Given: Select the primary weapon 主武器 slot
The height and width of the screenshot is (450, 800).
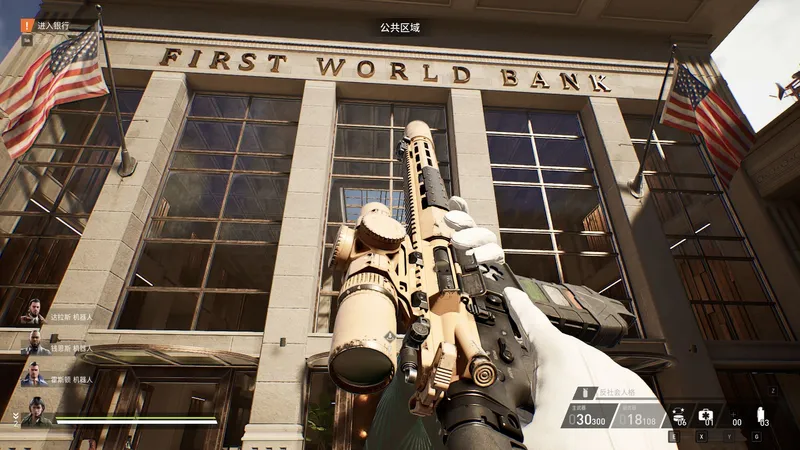Looking at the screenshot, I should tap(590, 416).
